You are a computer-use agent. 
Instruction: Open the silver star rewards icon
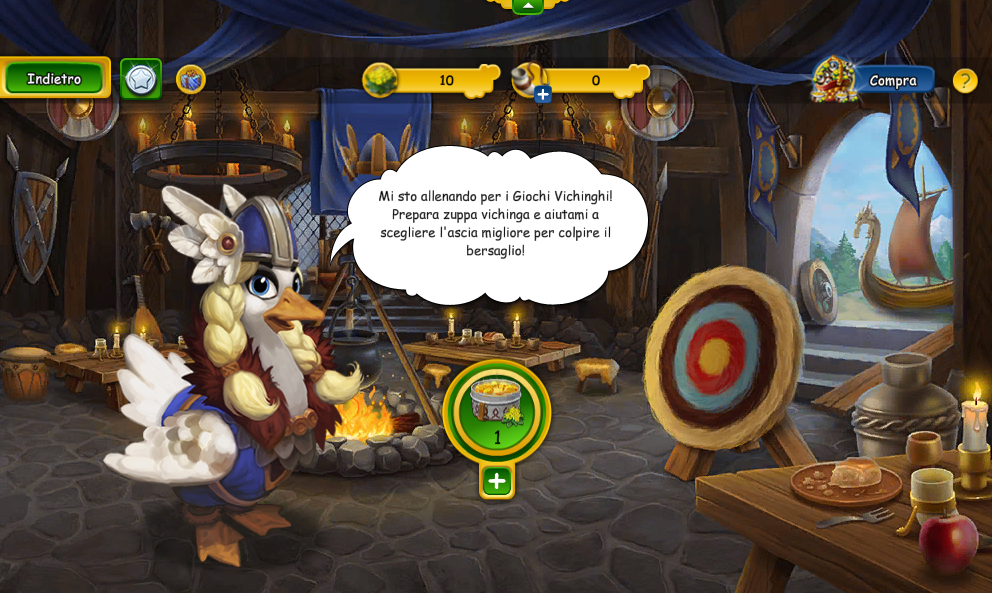pyautogui.click(x=141, y=79)
